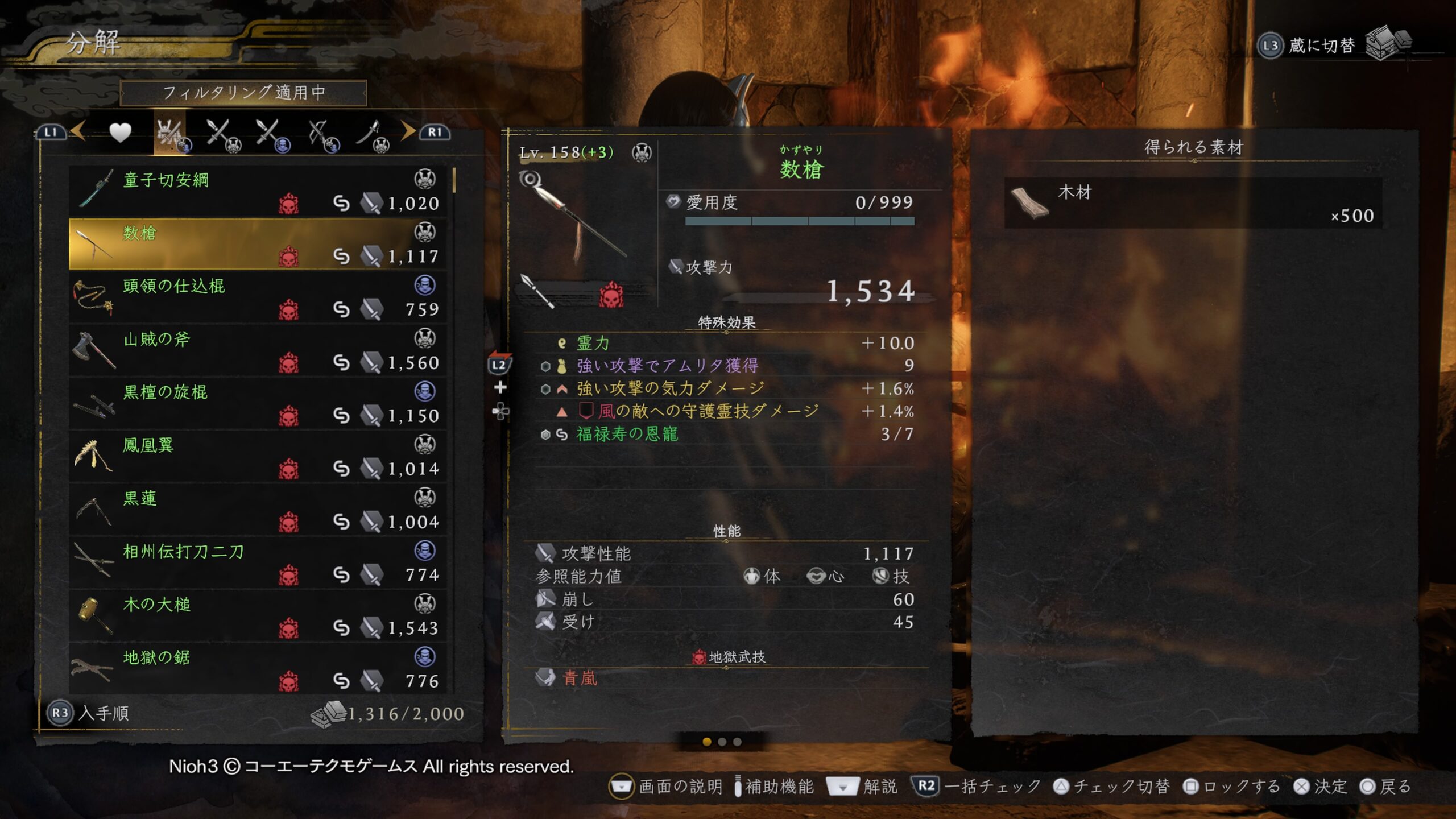Choose the 頭領の仕込棍 entry

tap(257, 297)
